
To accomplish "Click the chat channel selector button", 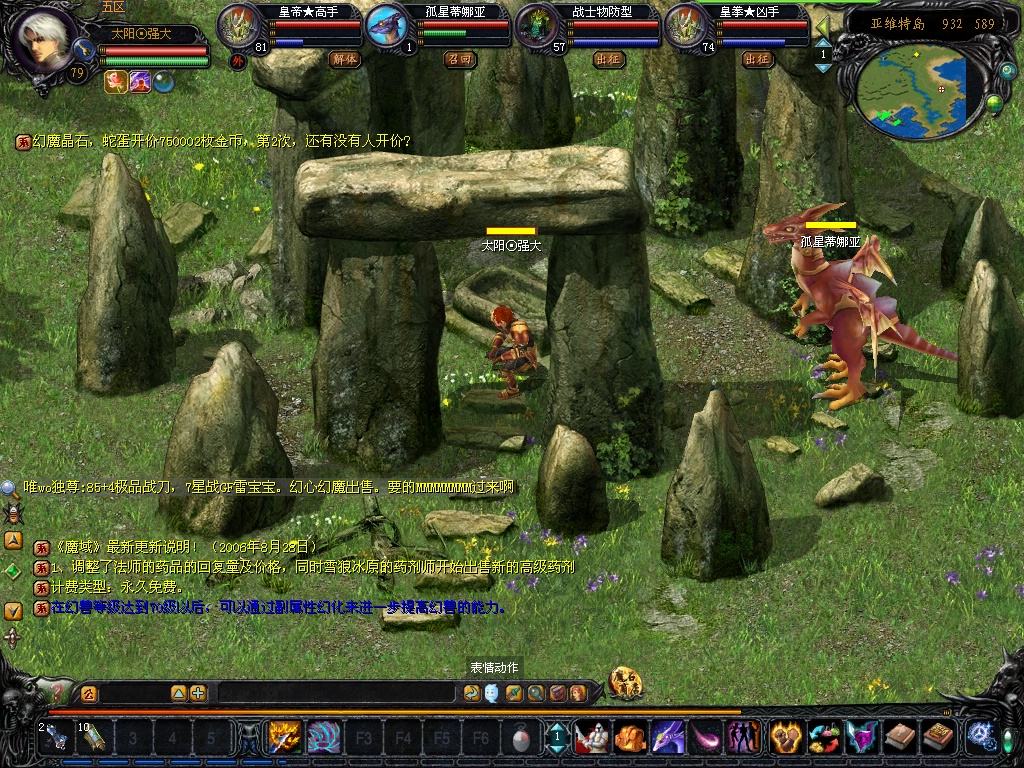I will [x=89, y=693].
